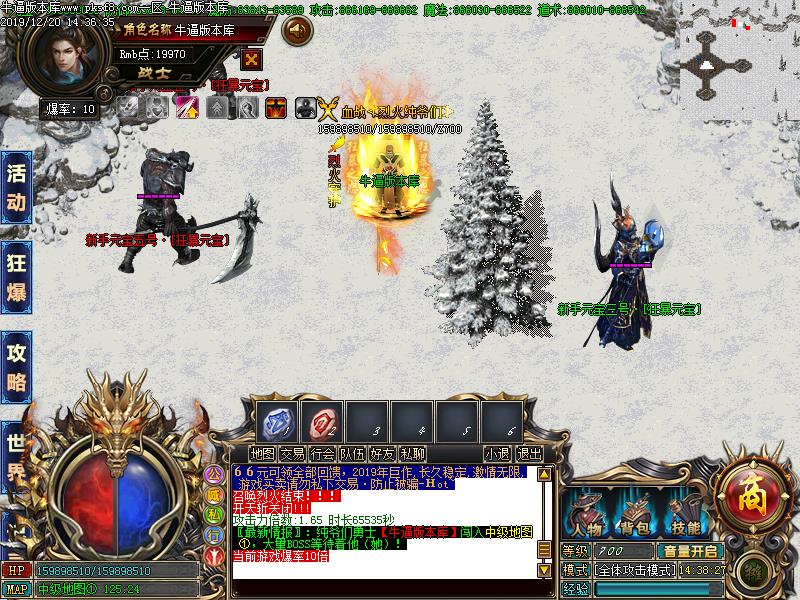Screen dimensions: 800x600
Task: Select the red rune stone in slot 2
Action: pos(322,420)
